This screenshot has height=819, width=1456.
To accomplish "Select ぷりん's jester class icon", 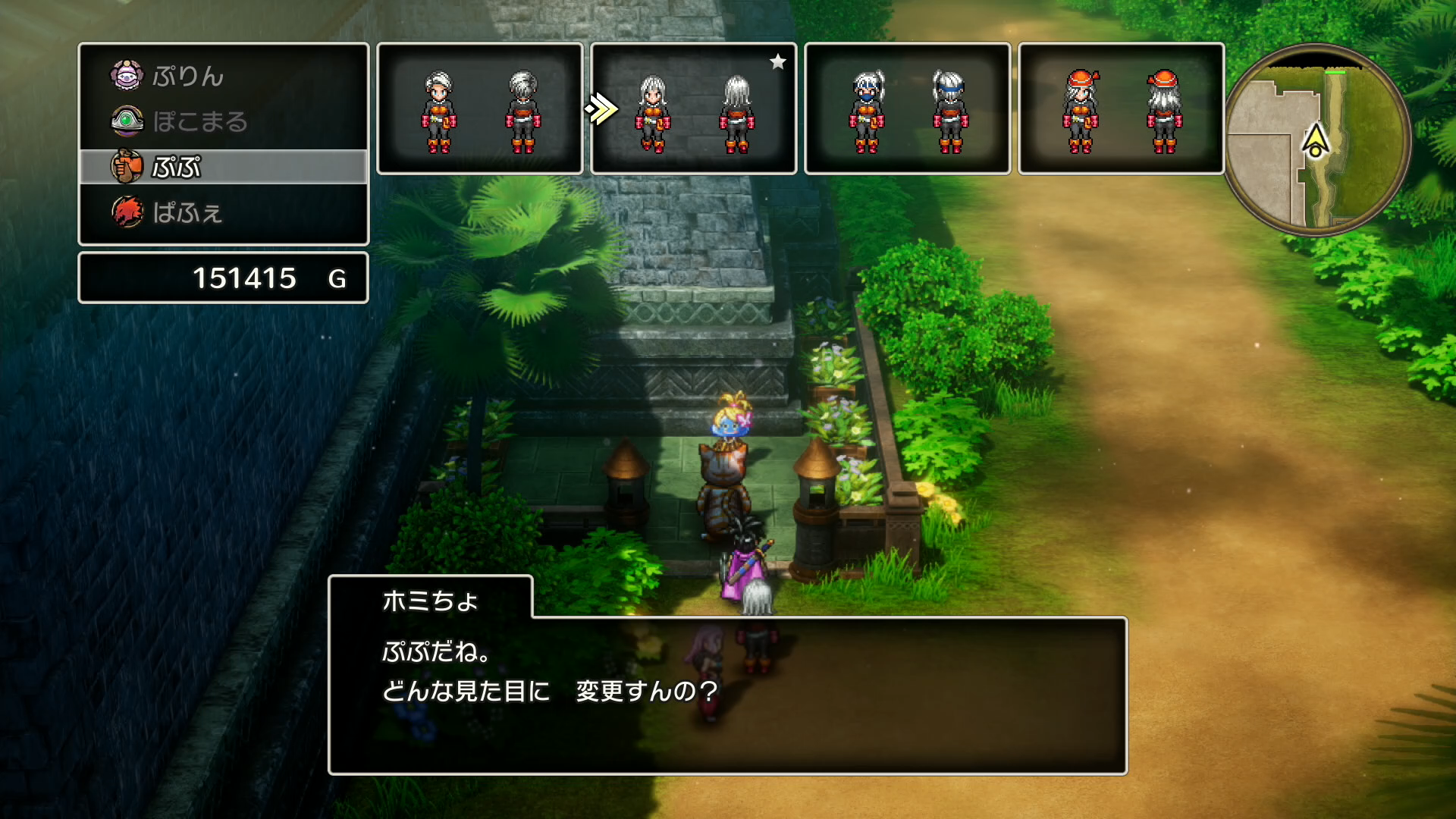I will 129,76.
